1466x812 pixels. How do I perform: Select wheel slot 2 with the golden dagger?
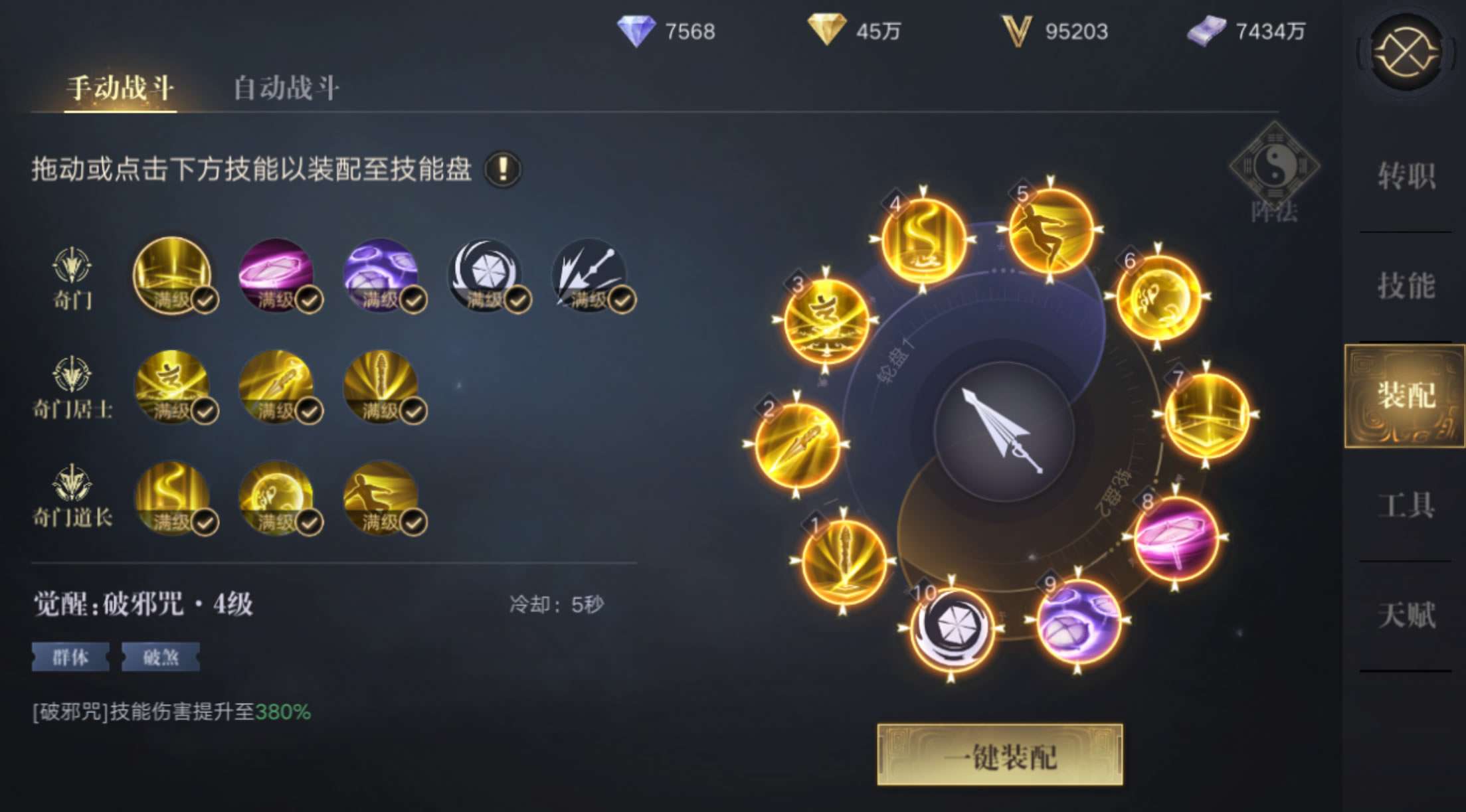pyautogui.click(x=796, y=444)
